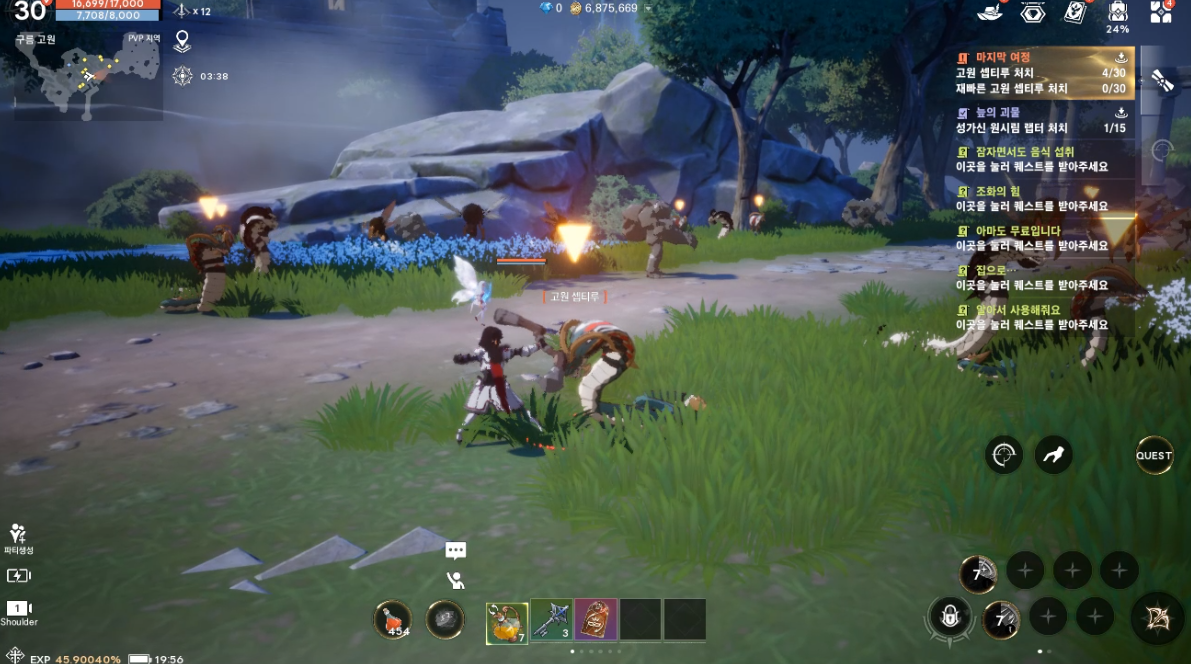Toggle the Shoulder camera view
The height and width of the screenshot is (664, 1191).
[x=19, y=612]
